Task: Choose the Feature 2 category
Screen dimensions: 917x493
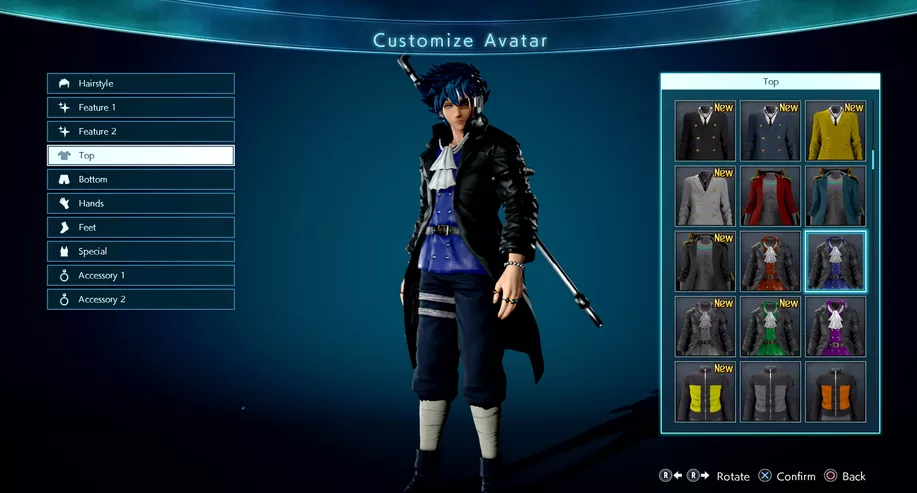Action: pyautogui.click(x=140, y=132)
